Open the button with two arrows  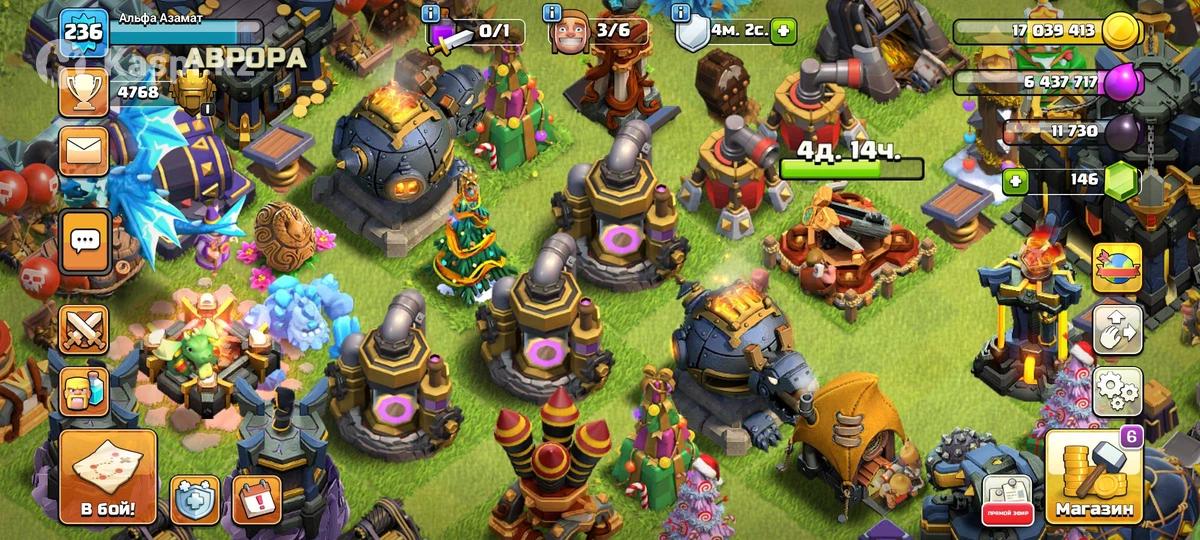(1116, 330)
